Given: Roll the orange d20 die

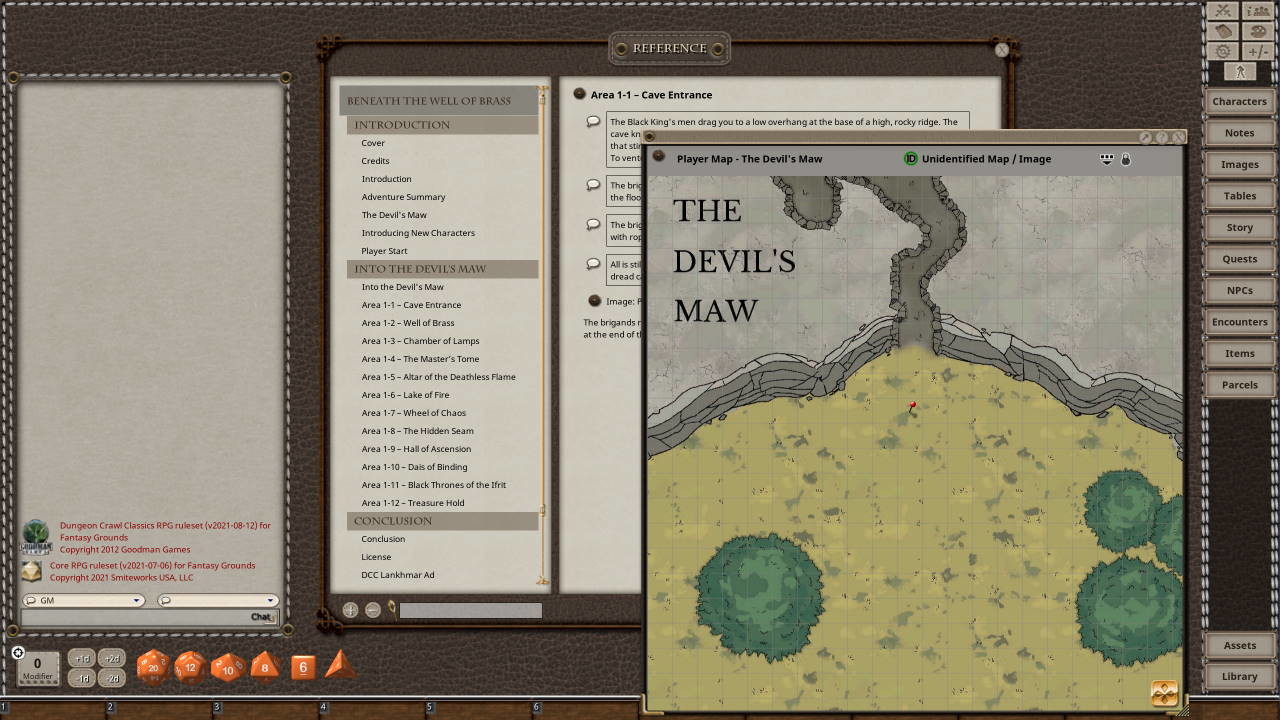Looking at the screenshot, I should point(152,667).
